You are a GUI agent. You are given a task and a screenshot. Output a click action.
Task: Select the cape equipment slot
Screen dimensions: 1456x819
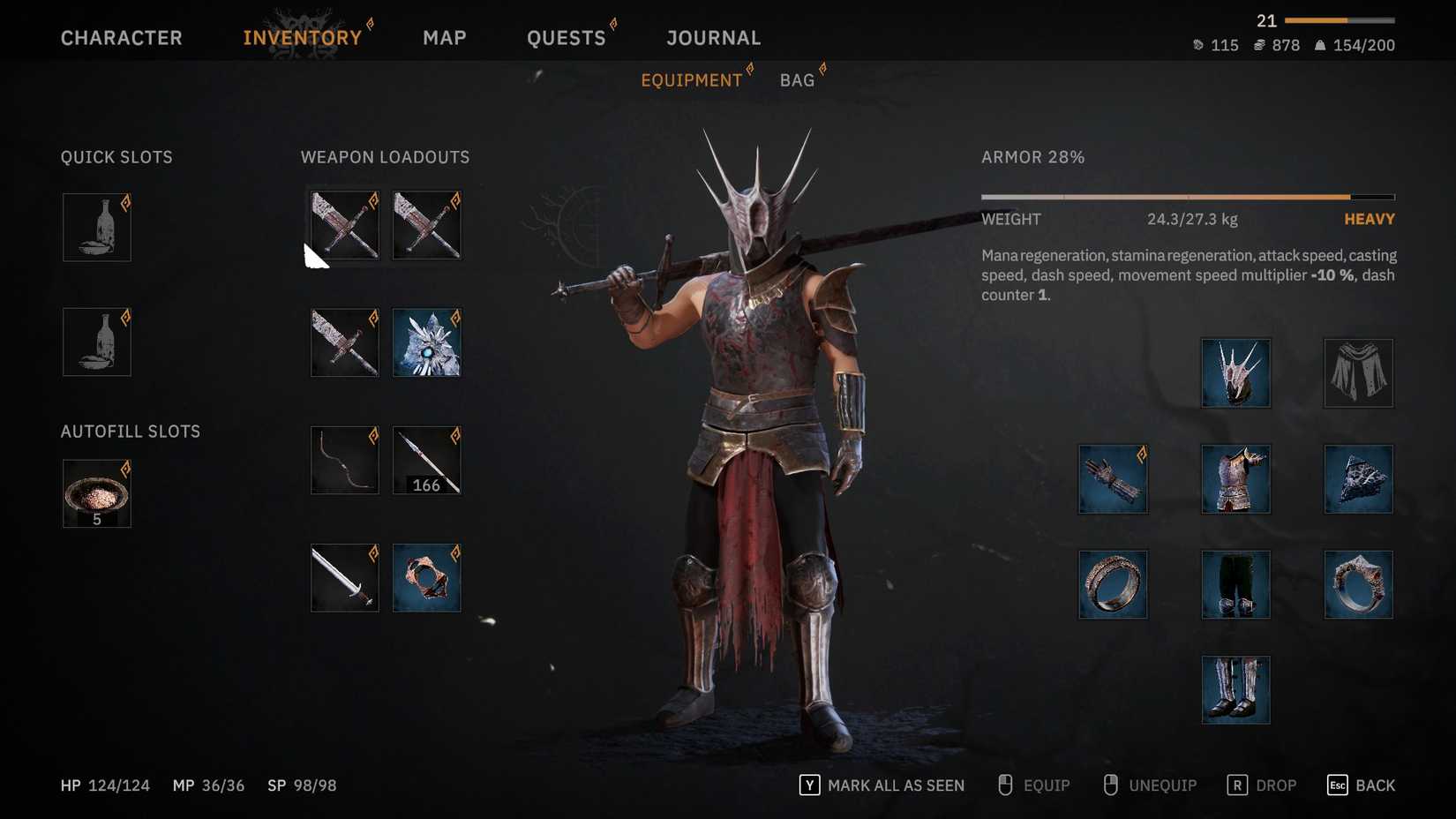coord(1358,372)
